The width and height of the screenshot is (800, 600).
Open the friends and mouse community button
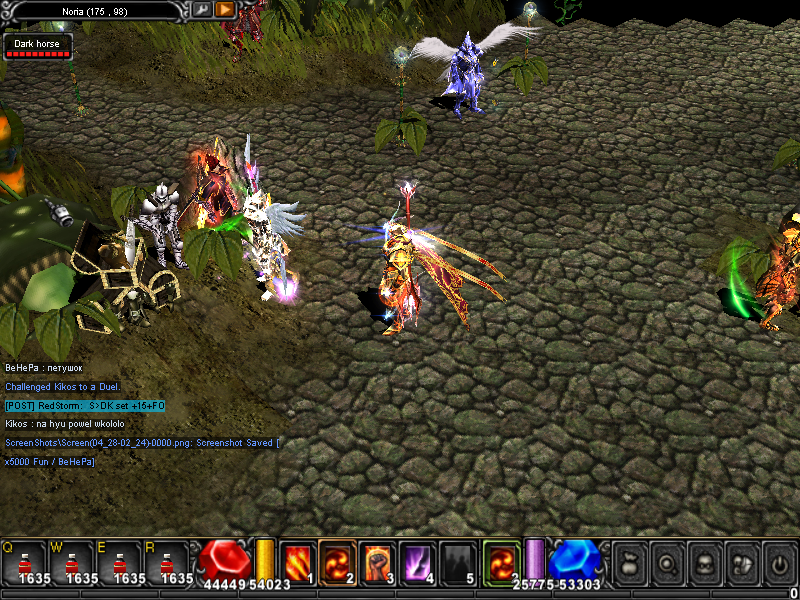pos(741,561)
